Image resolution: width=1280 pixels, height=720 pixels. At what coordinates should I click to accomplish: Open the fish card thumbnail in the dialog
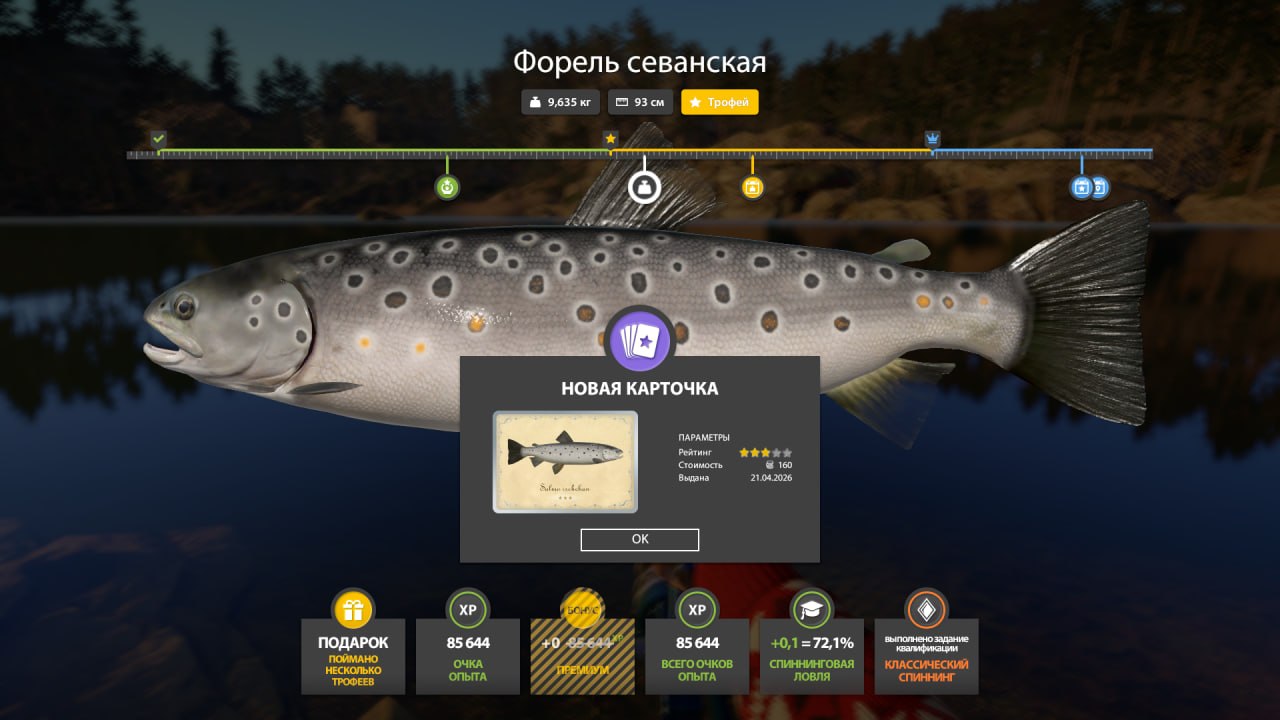(x=564, y=461)
